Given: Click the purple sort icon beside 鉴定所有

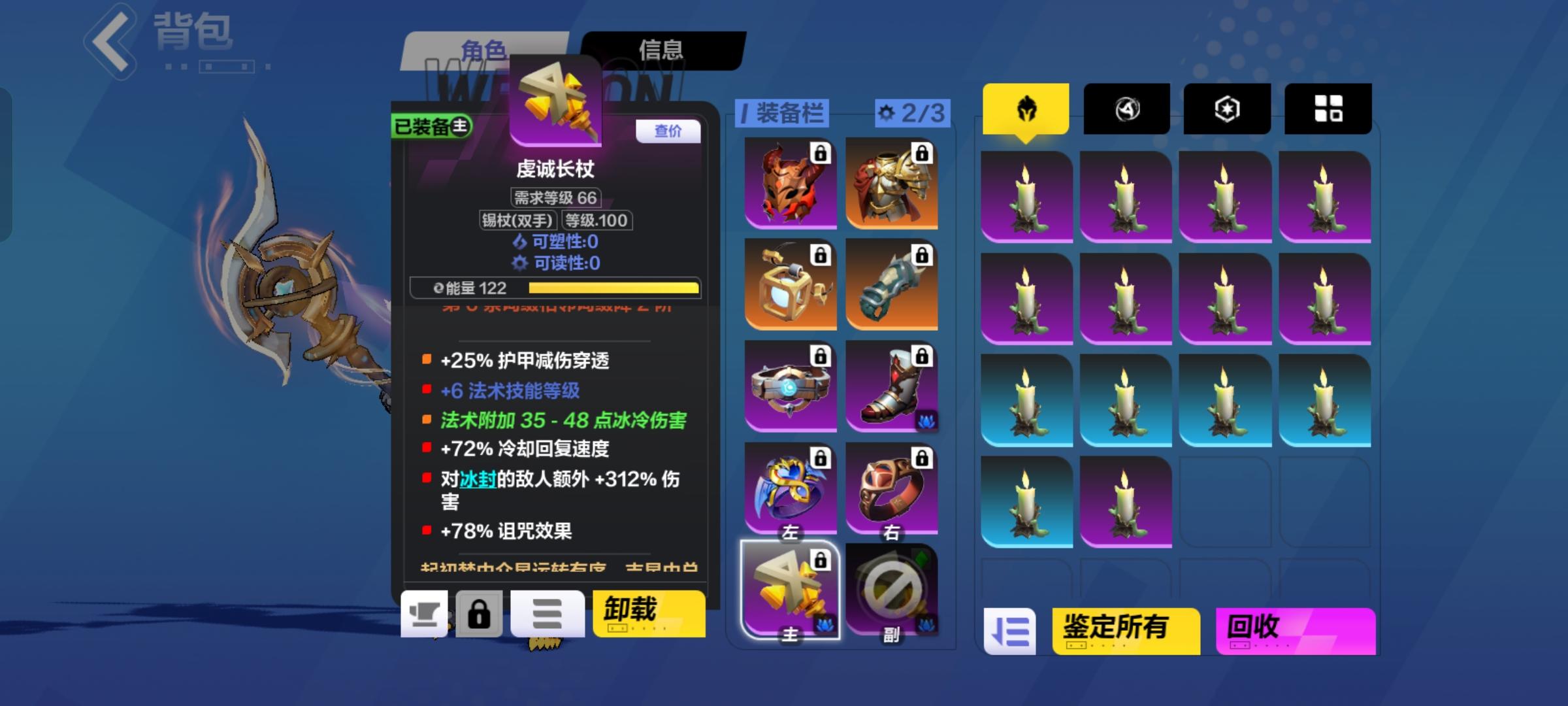Looking at the screenshot, I should coord(1011,632).
